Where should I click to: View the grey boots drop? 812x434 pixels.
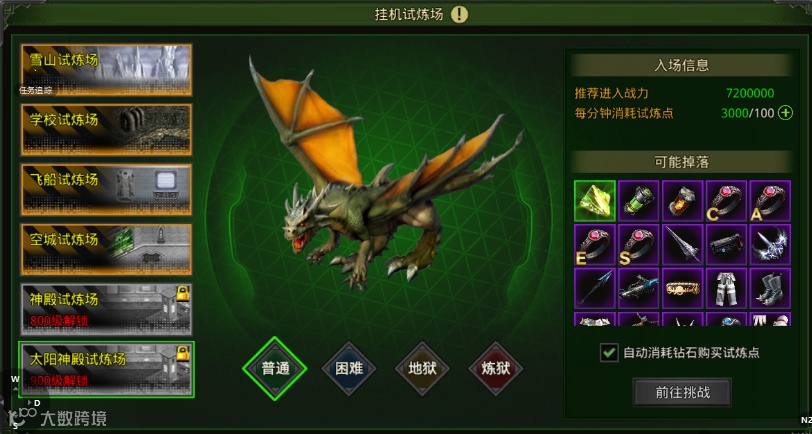coord(770,288)
